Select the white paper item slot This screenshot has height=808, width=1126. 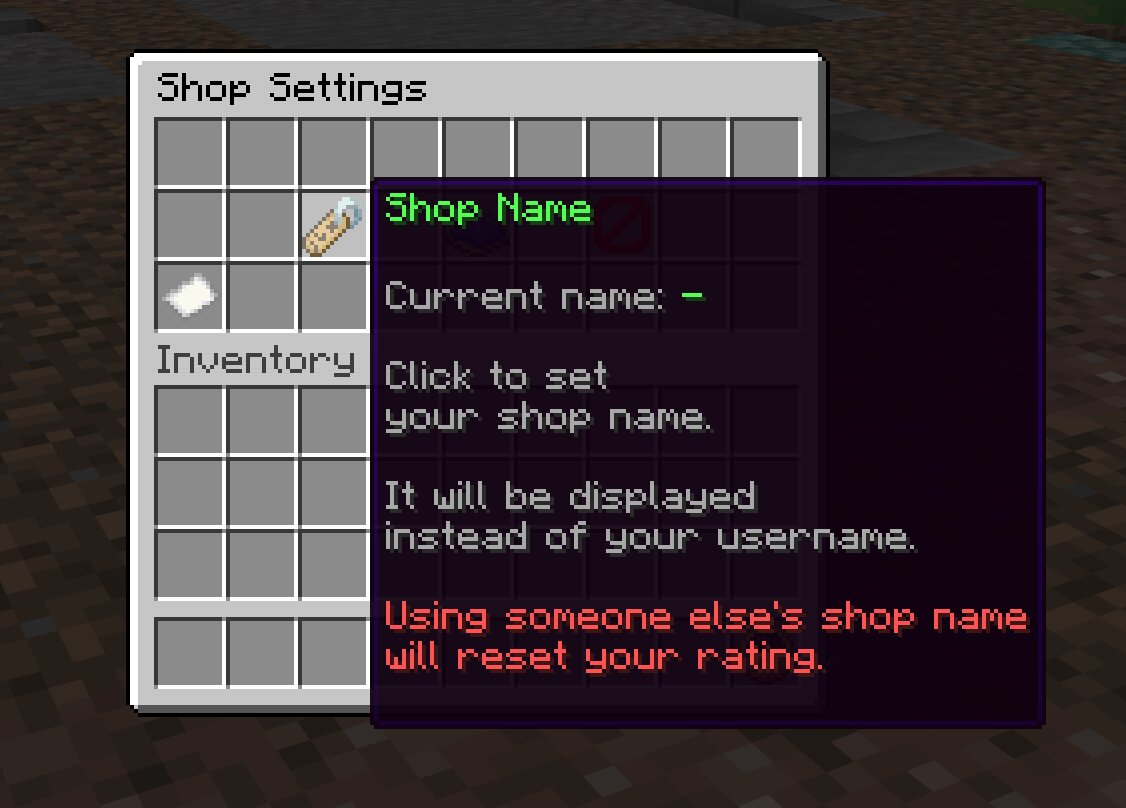(x=190, y=298)
